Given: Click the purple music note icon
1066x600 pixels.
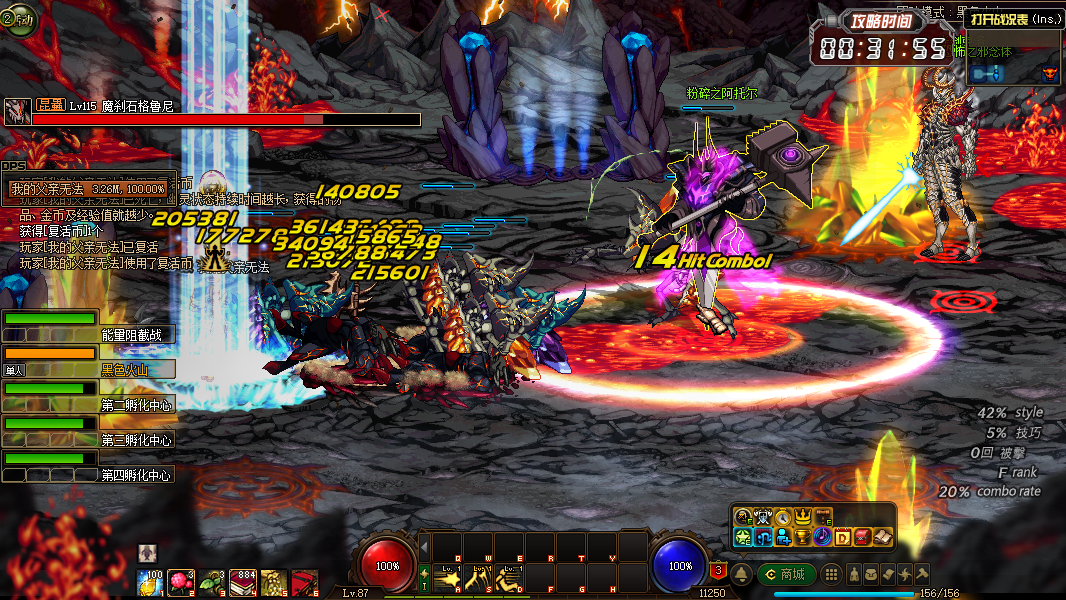Looking at the screenshot, I should pos(822,538).
